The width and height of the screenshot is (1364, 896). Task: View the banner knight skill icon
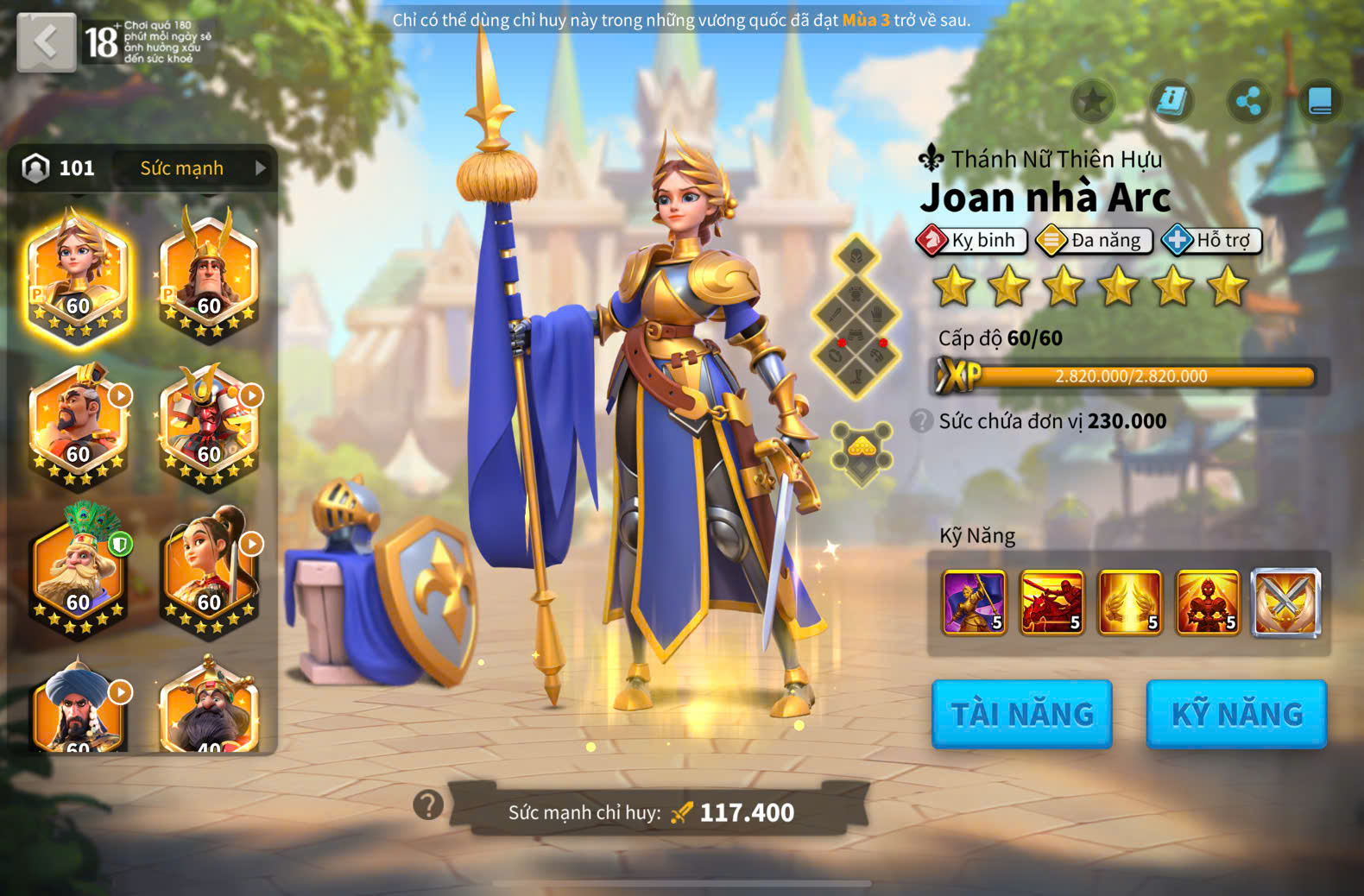(x=974, y=602)
